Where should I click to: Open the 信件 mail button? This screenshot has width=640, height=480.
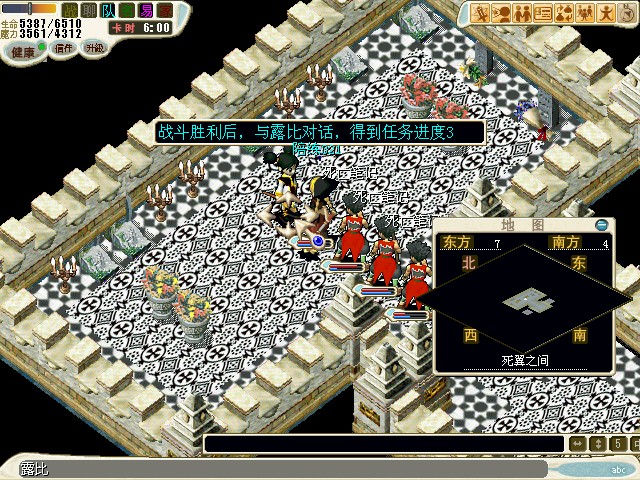pos(62,48)
